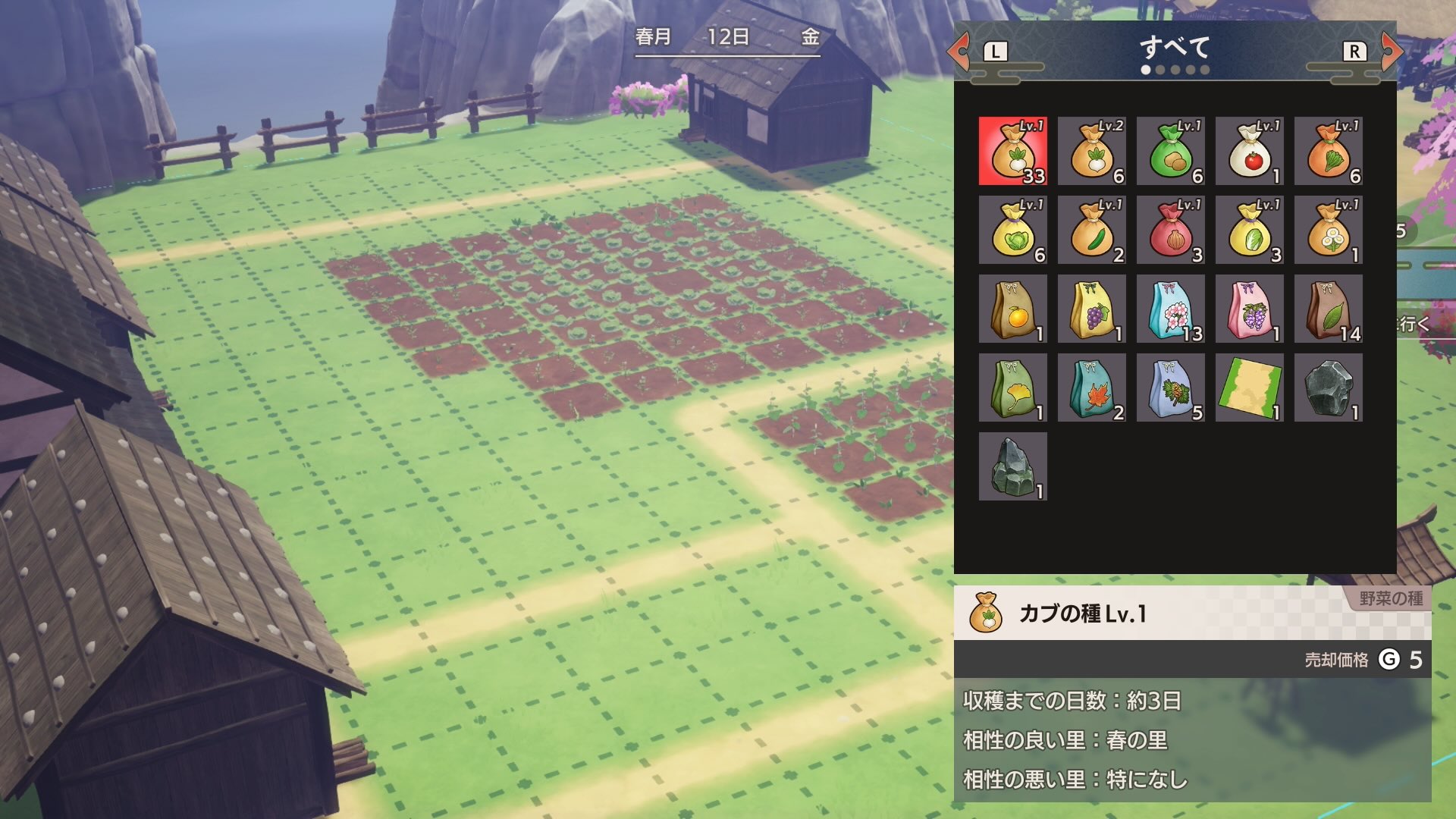Choose the maple sapling bag
The height and width of the screenshot is (819, 1456).
click(1093, 387)
